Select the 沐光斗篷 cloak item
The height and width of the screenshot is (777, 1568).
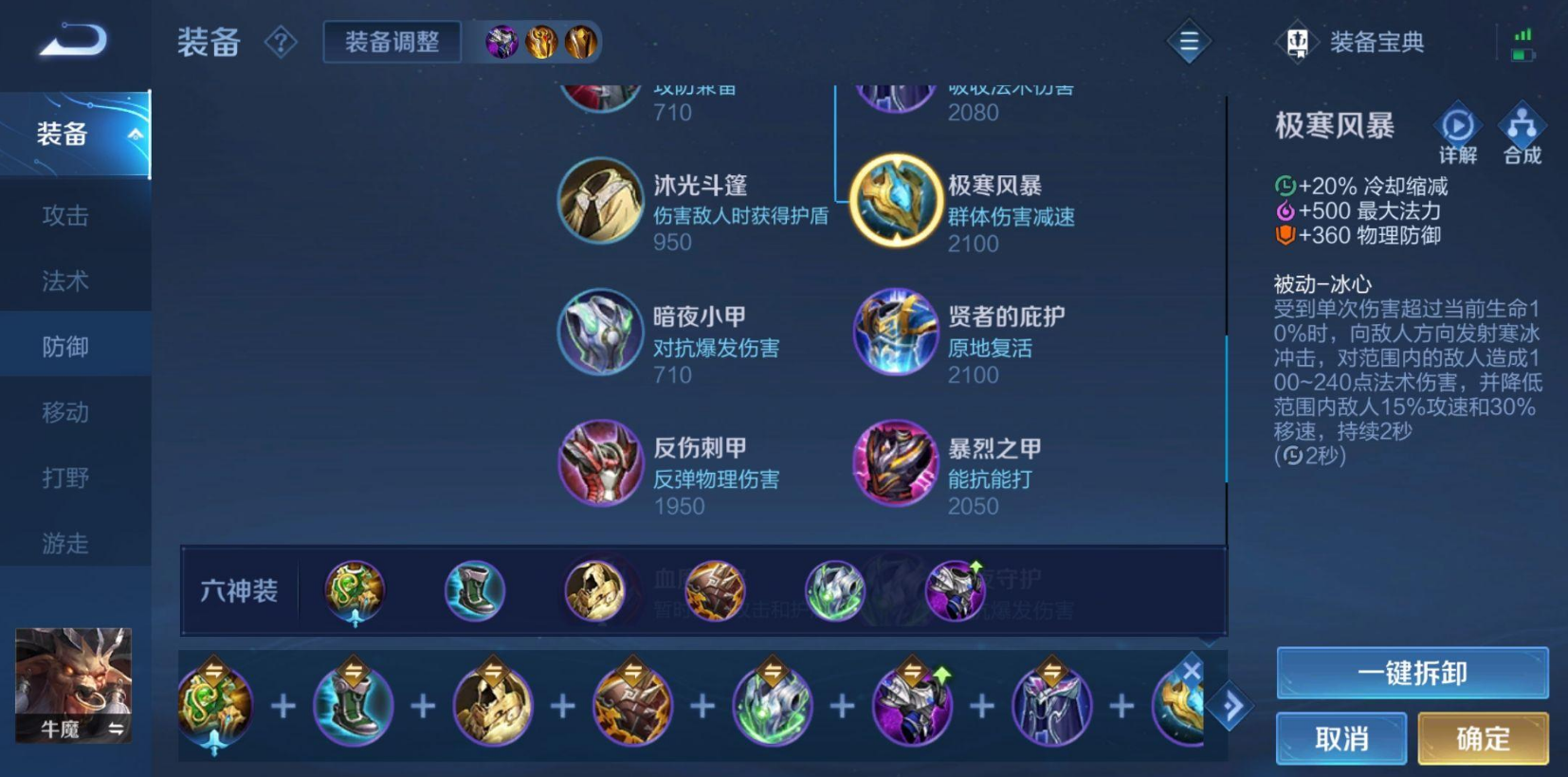601,200
